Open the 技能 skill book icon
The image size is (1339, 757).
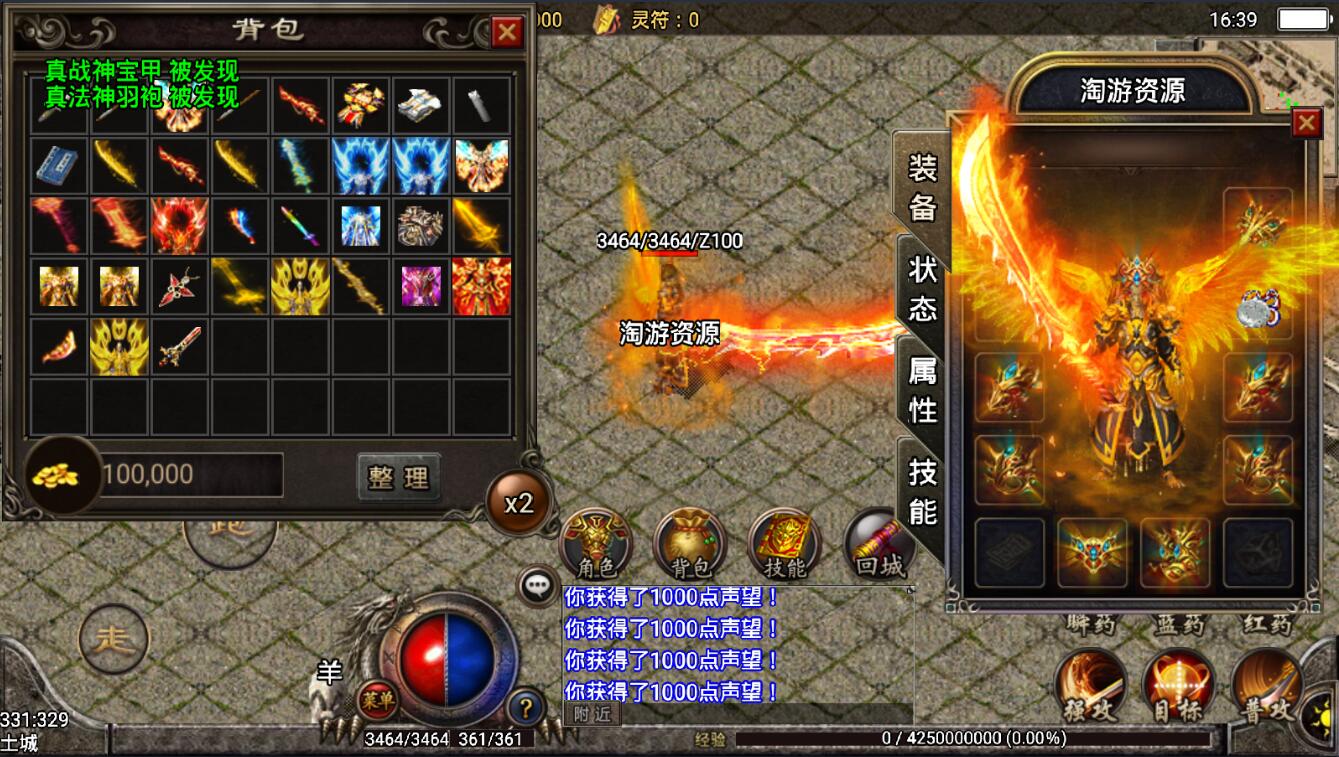click(785, 545)
